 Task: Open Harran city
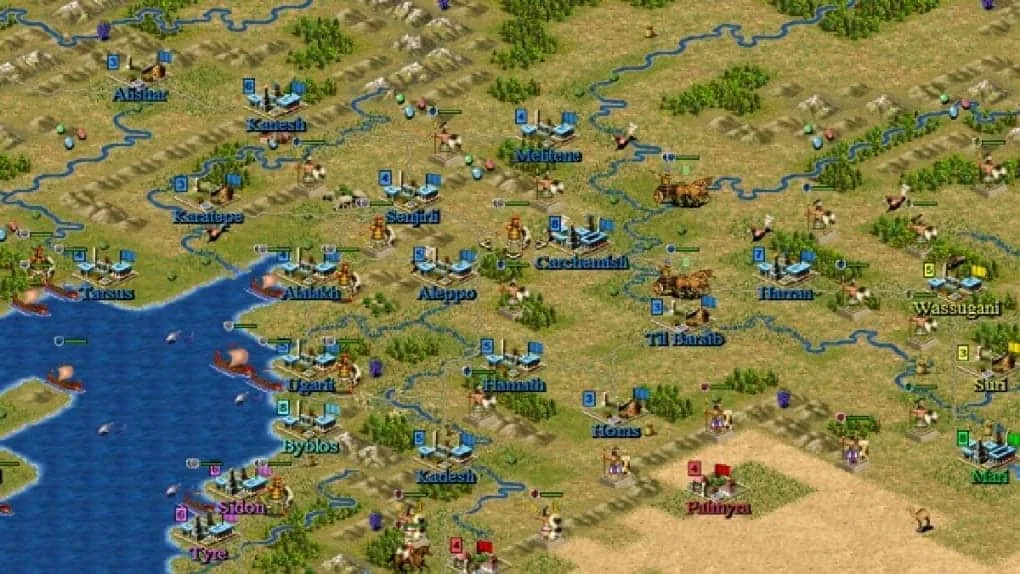point(785,268)
